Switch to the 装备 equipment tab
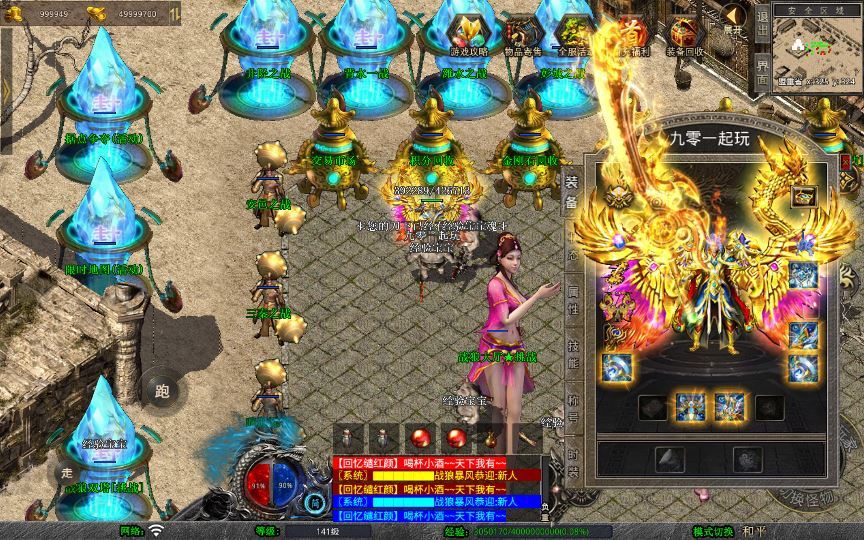This screenshot has height=540, width=864. pyautogui.click(x=572, y=193)
